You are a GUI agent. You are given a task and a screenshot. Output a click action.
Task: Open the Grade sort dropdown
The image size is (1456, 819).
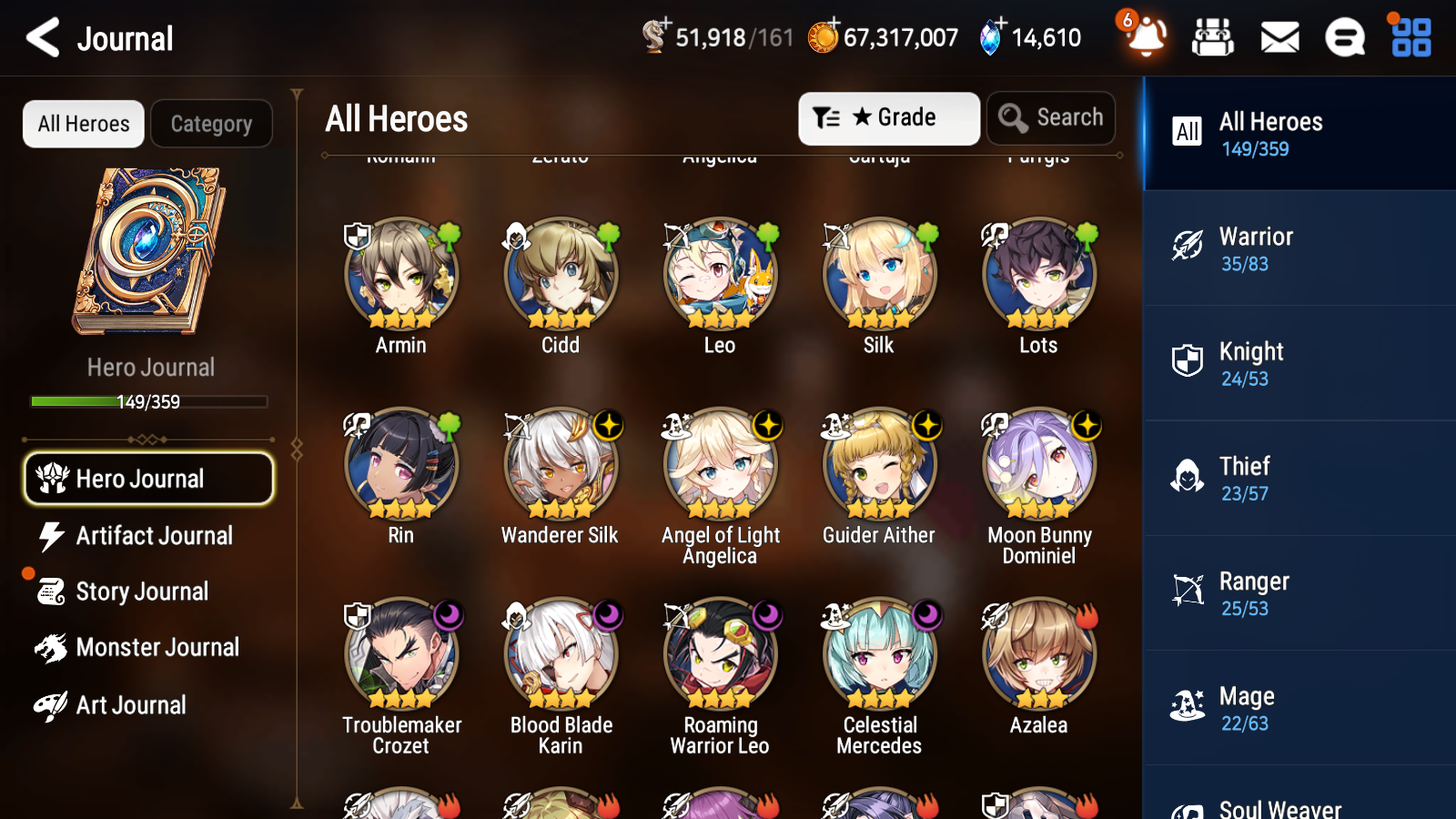click(888, 117)
